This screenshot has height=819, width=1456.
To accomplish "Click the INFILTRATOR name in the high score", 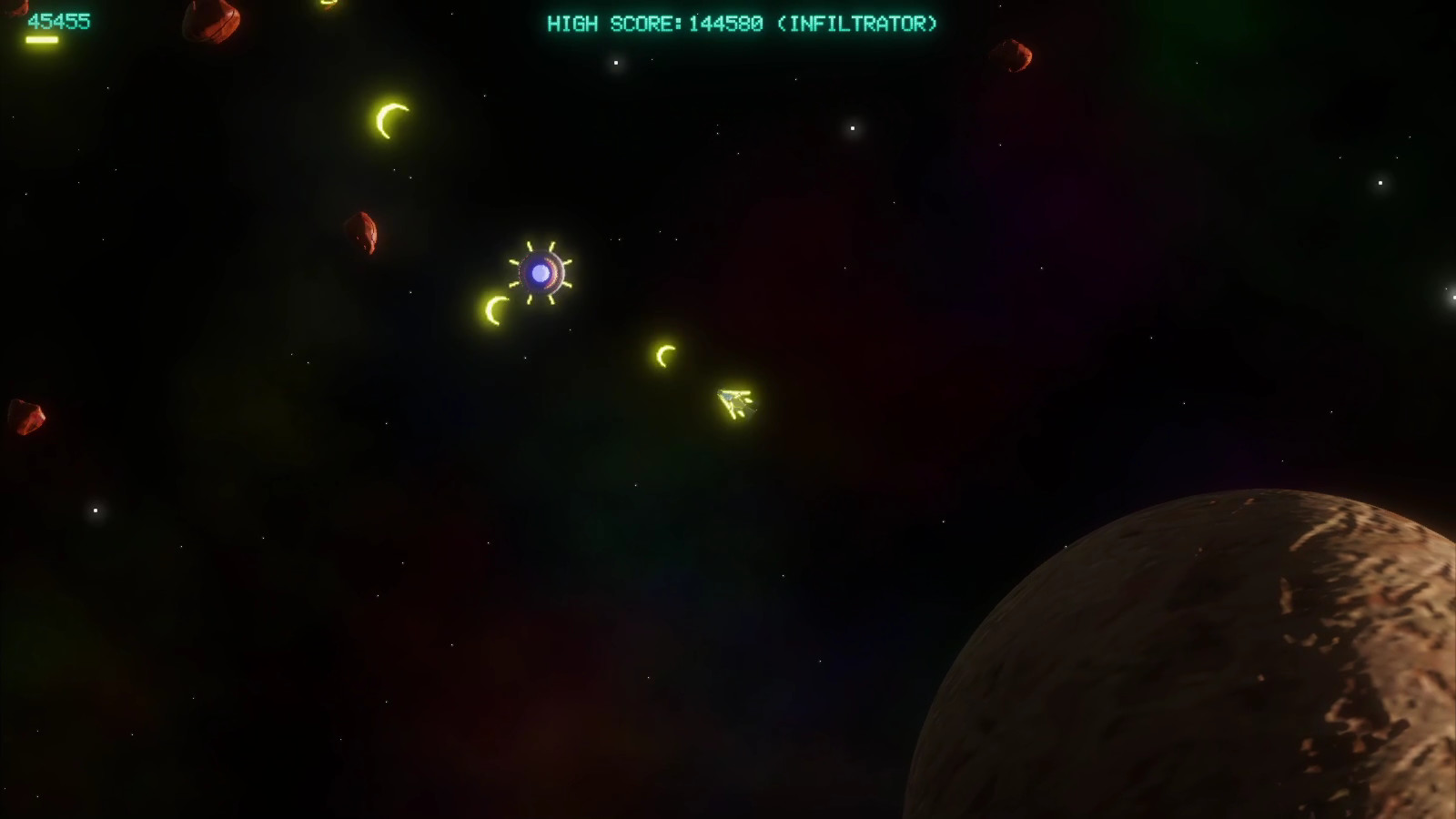I will 859,25.
